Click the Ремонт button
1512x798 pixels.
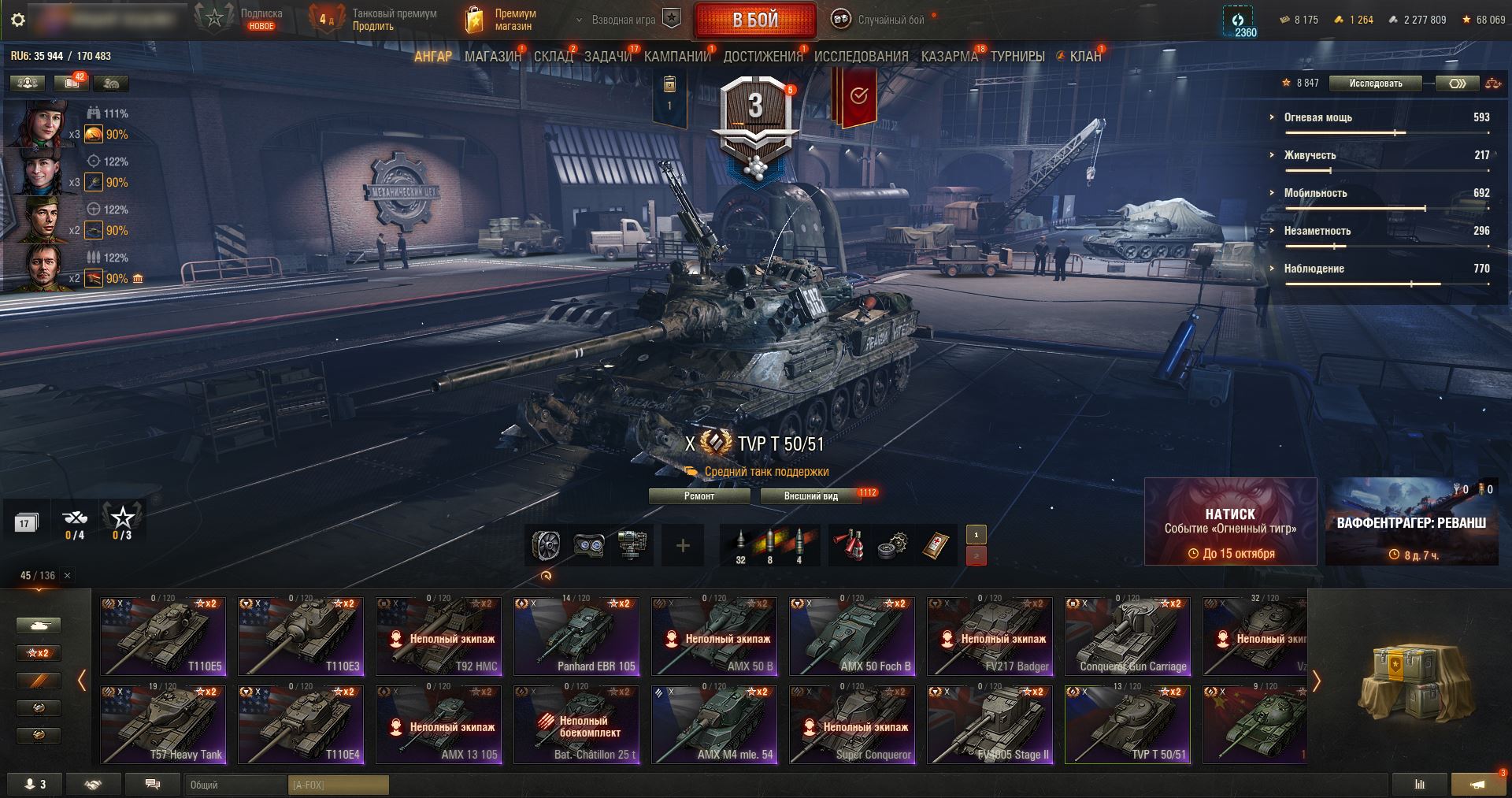(699, 496)
